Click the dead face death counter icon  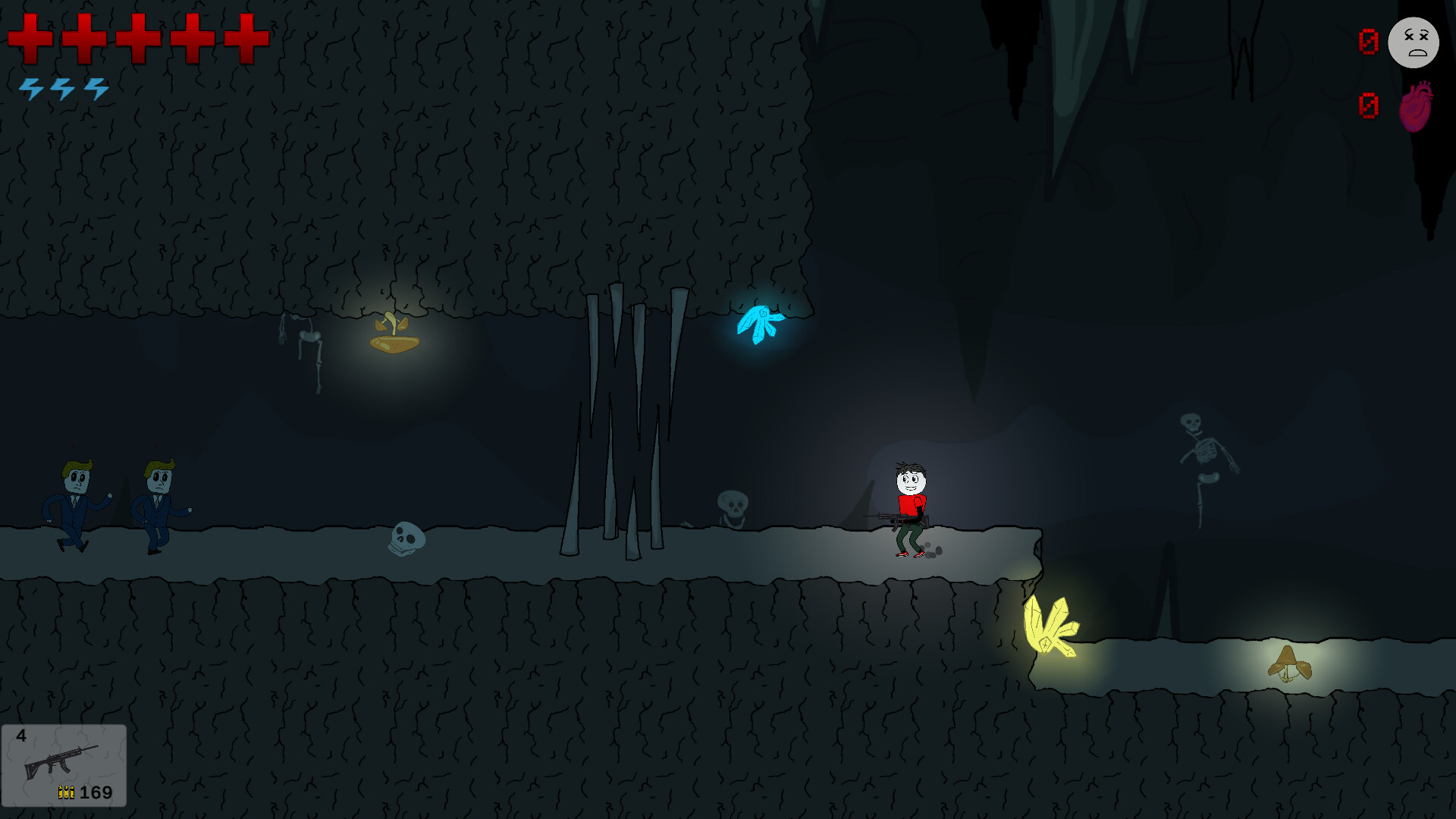(1414, 43)
